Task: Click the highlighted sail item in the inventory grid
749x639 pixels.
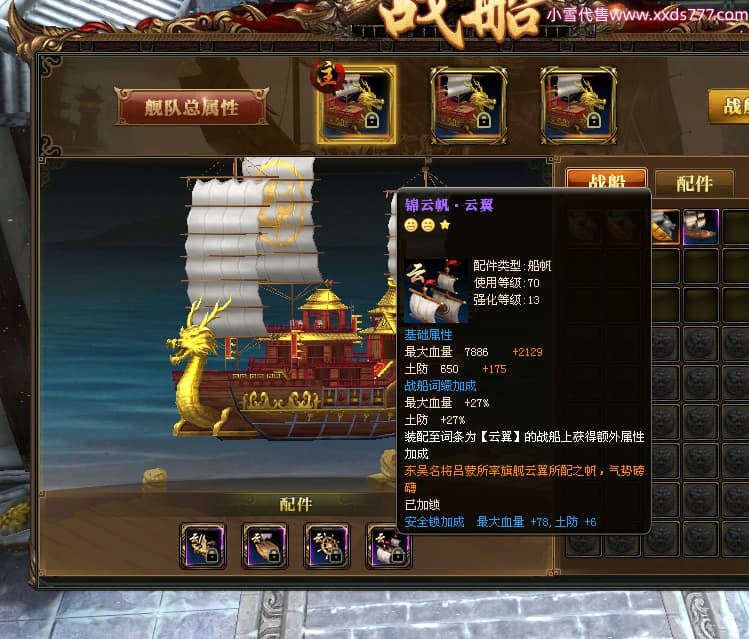Action: tap(699, 227)
